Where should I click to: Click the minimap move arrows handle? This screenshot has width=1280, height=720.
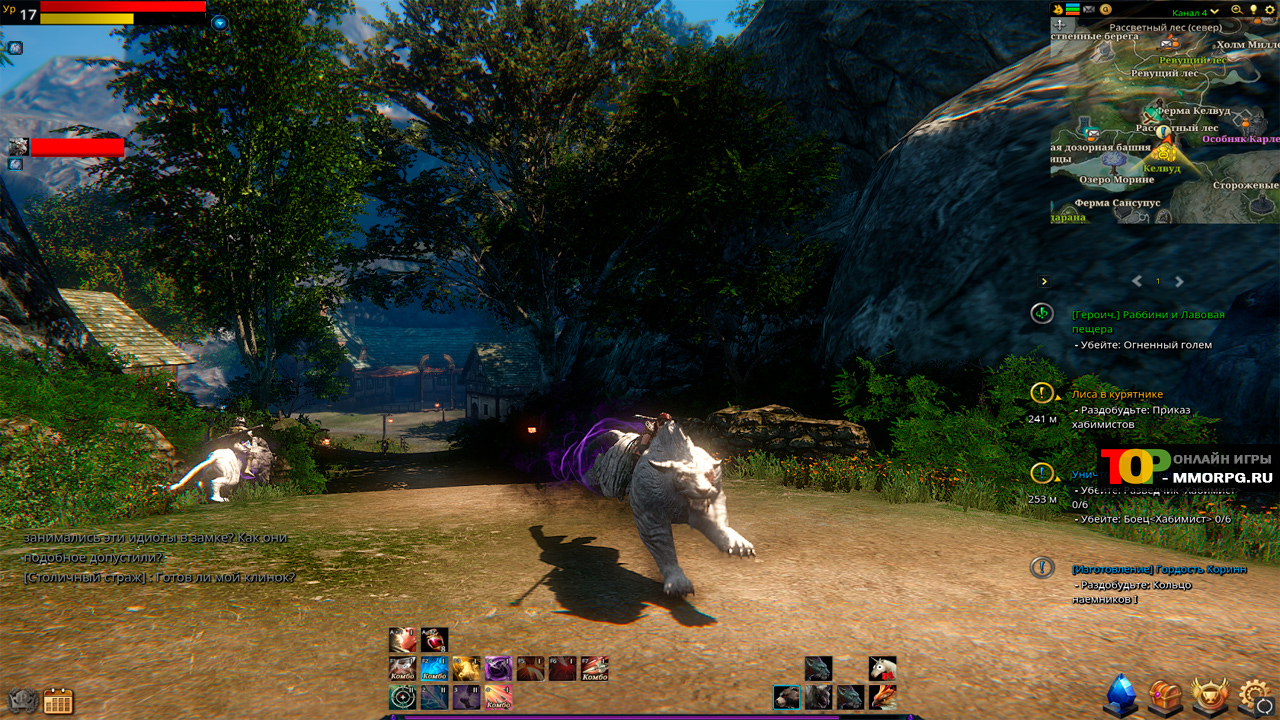tap(1060, 24)
